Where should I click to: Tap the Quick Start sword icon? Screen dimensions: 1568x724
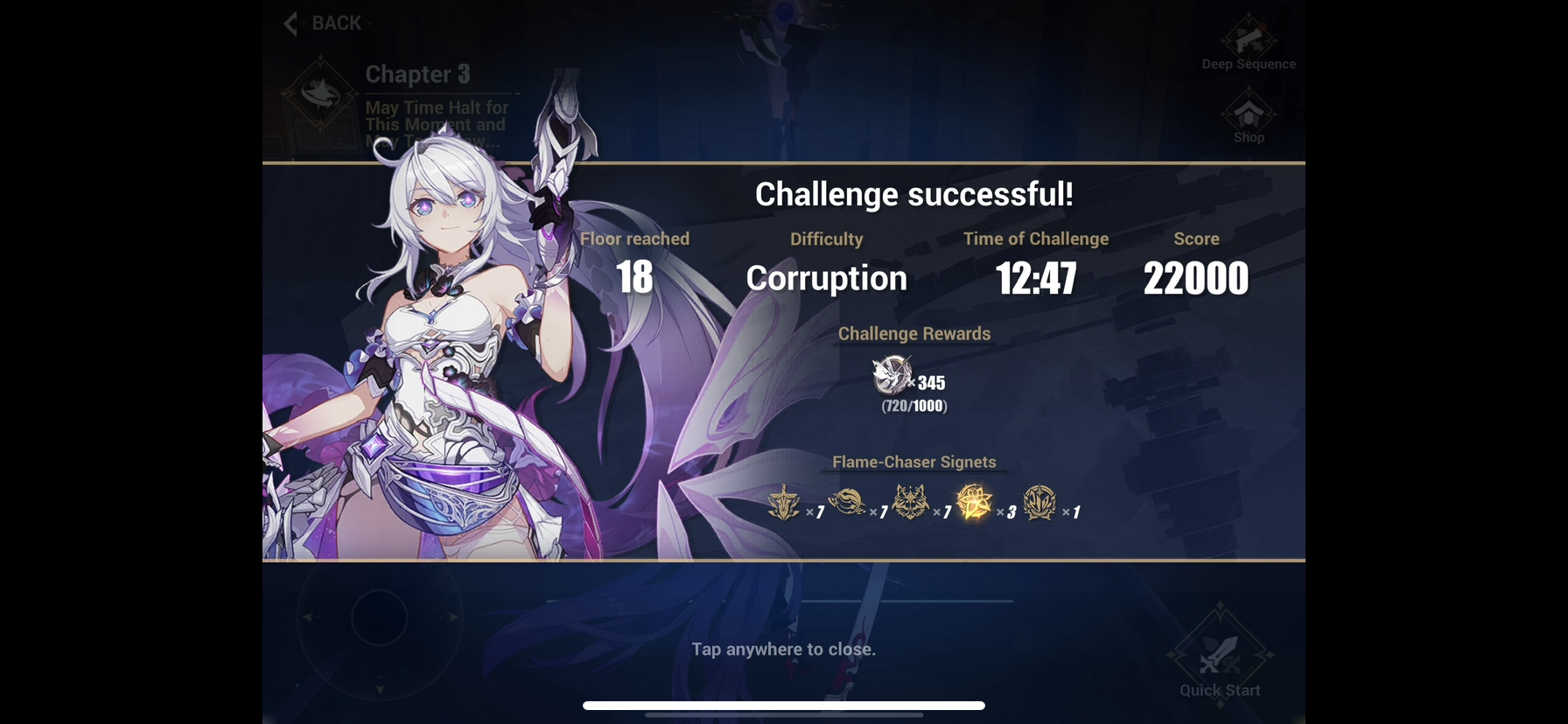(x=1218, y=655)
